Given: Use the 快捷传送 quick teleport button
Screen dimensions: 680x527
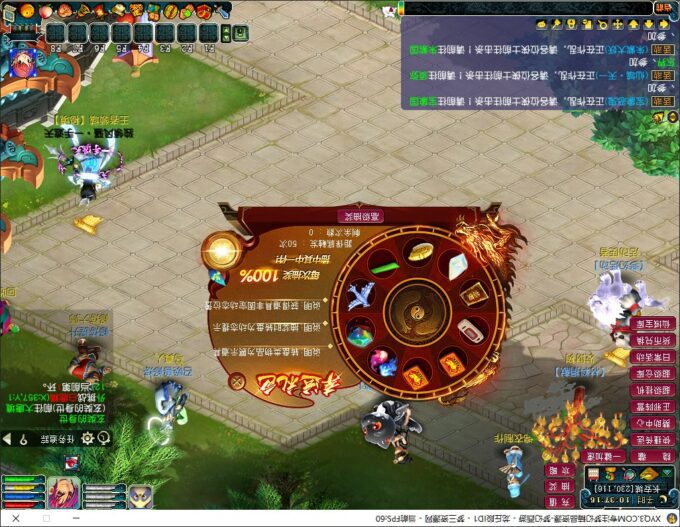Looking at the screenshot, I should click(654, 440).
